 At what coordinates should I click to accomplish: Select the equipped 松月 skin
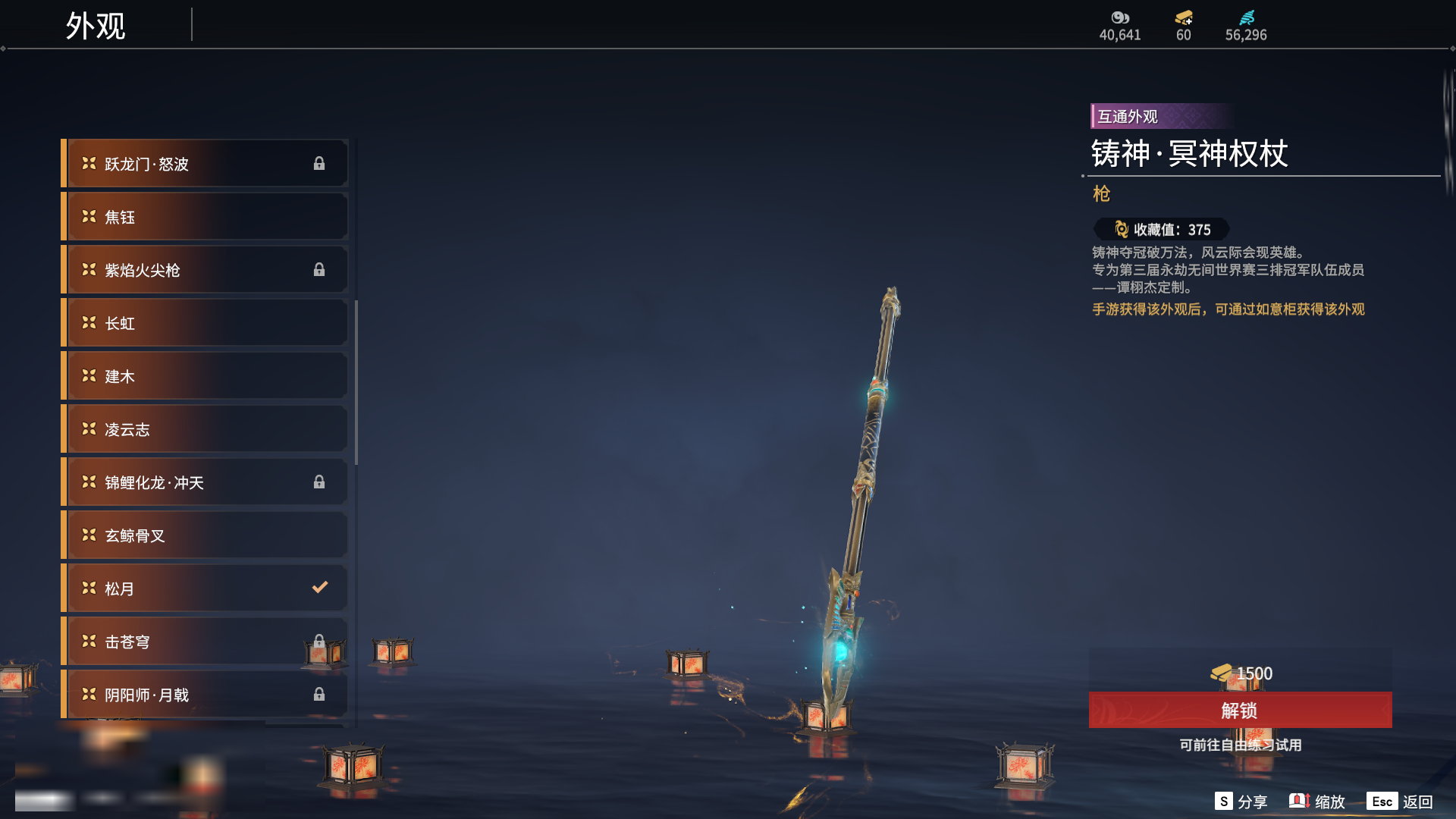pyautogui.click(x=205, y=588)
